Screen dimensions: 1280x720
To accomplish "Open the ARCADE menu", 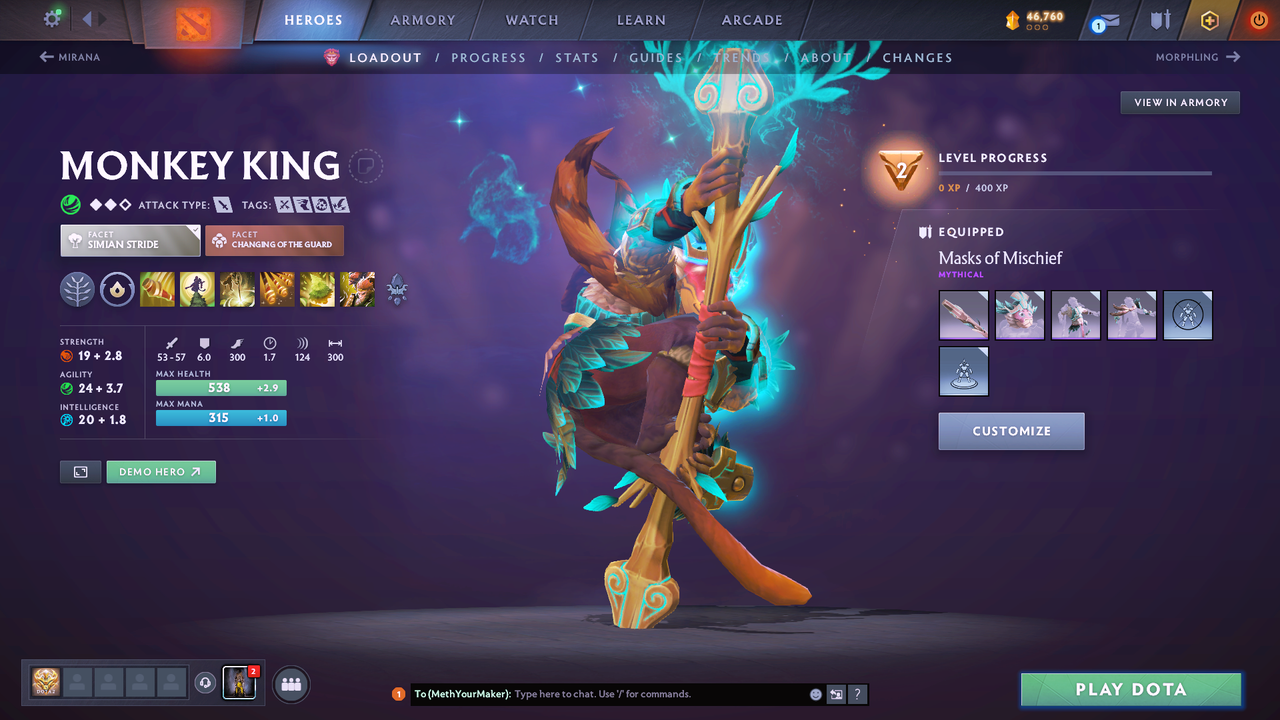I will [x=751, y=19].
